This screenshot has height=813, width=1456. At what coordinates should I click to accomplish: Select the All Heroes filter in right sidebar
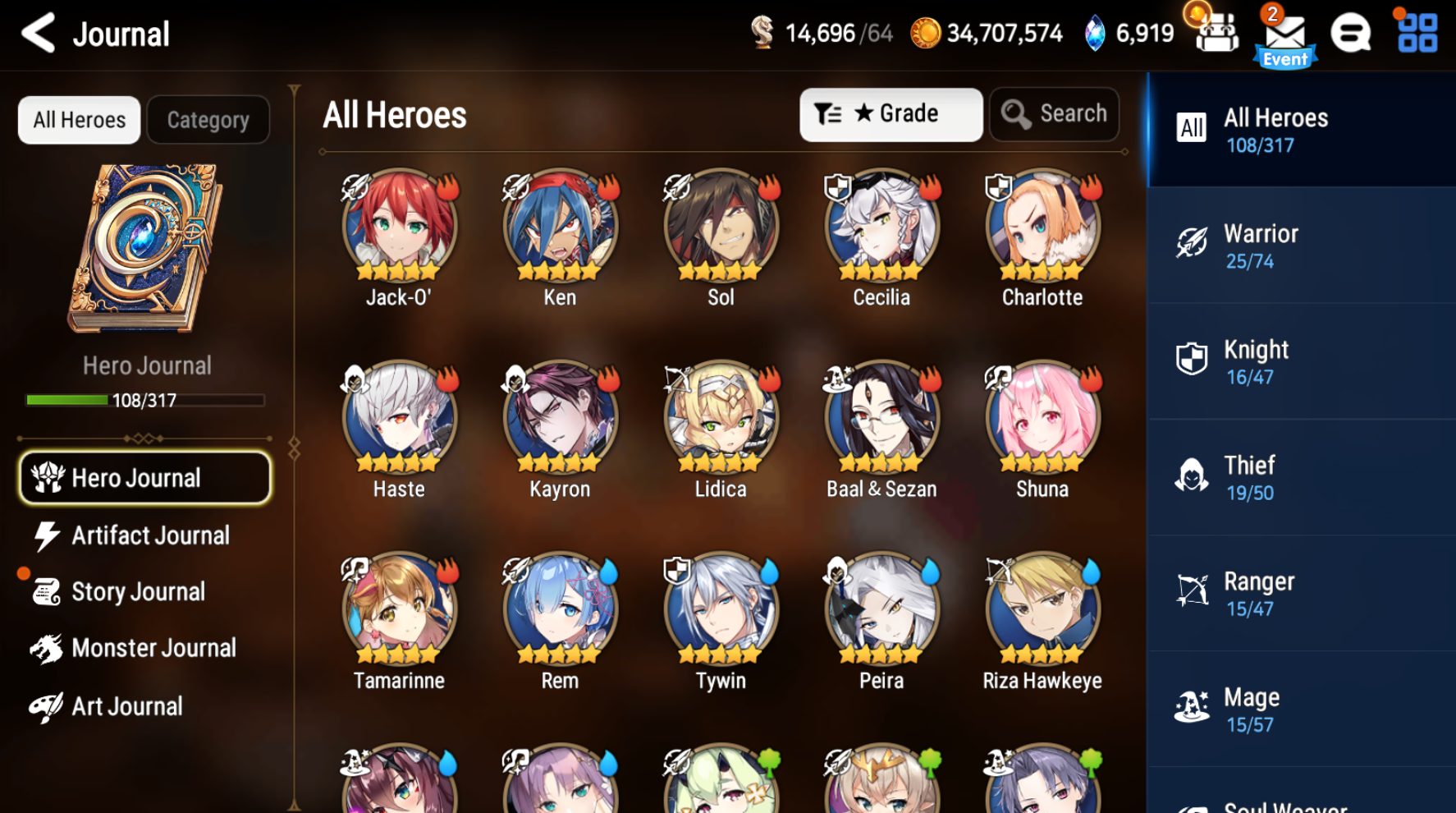(1299, 129)
